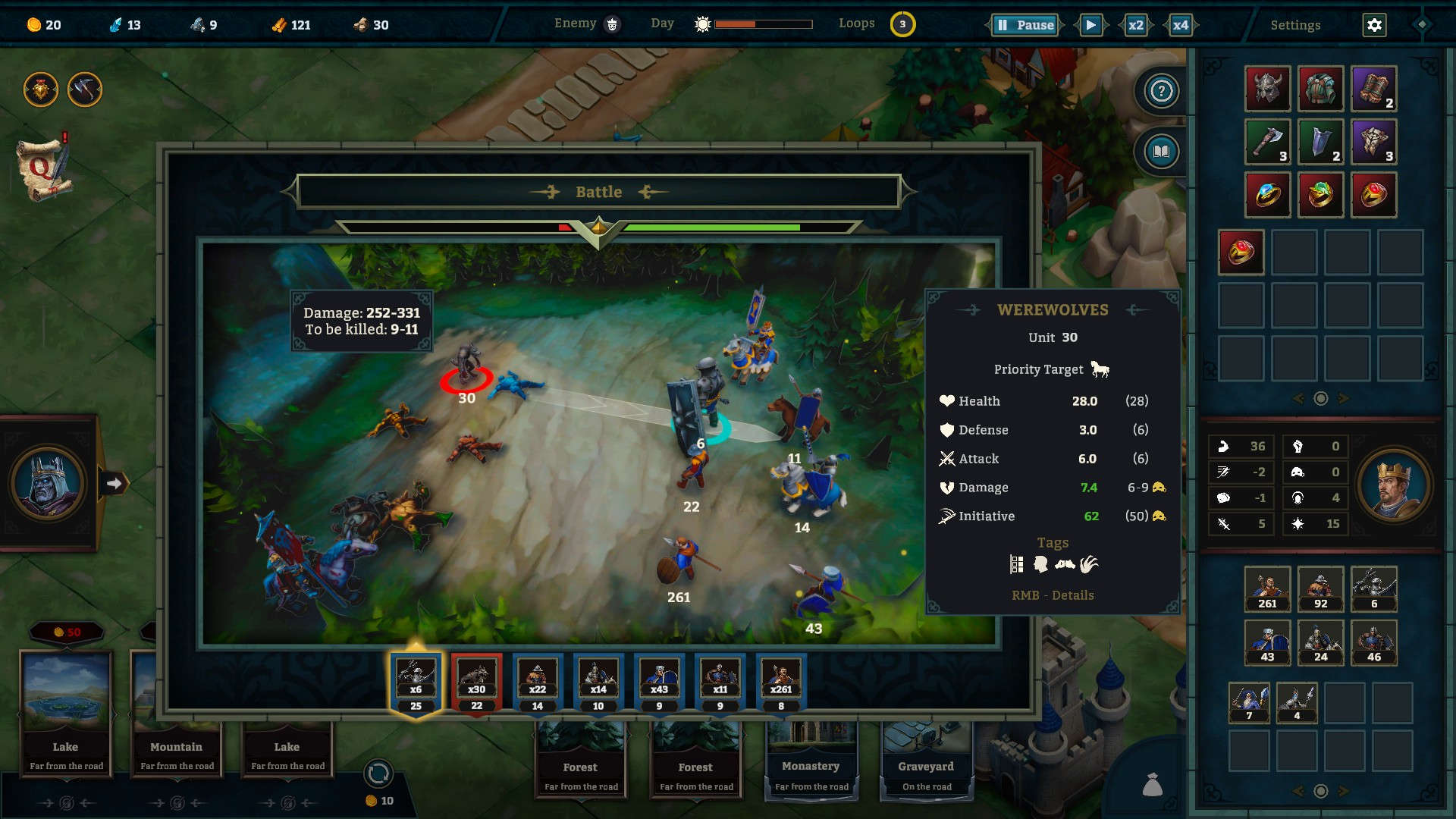This screenshot has width=1456, height=819.
Task: Open the Settings gear icon
Action: (x=1374, y=24)
